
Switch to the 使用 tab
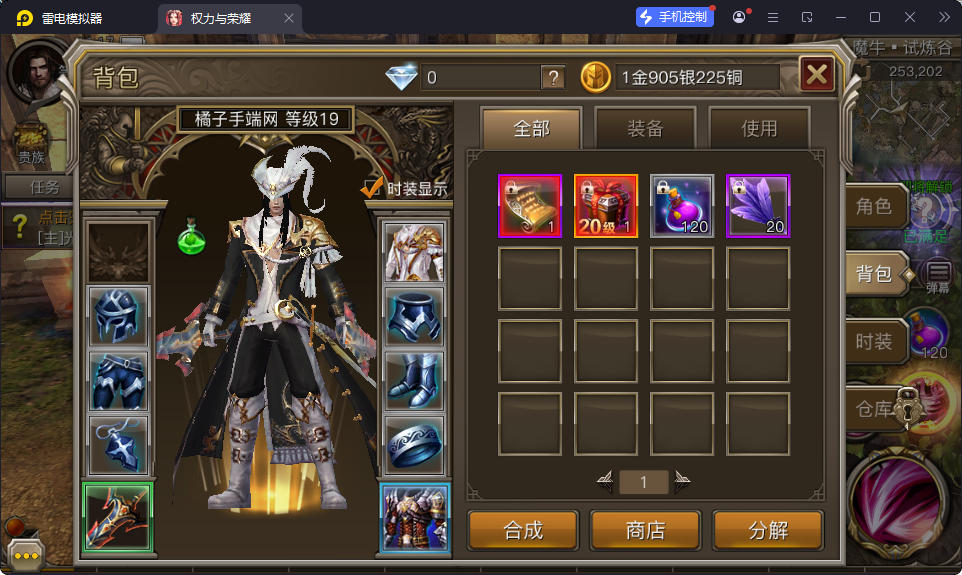(759, 128)
